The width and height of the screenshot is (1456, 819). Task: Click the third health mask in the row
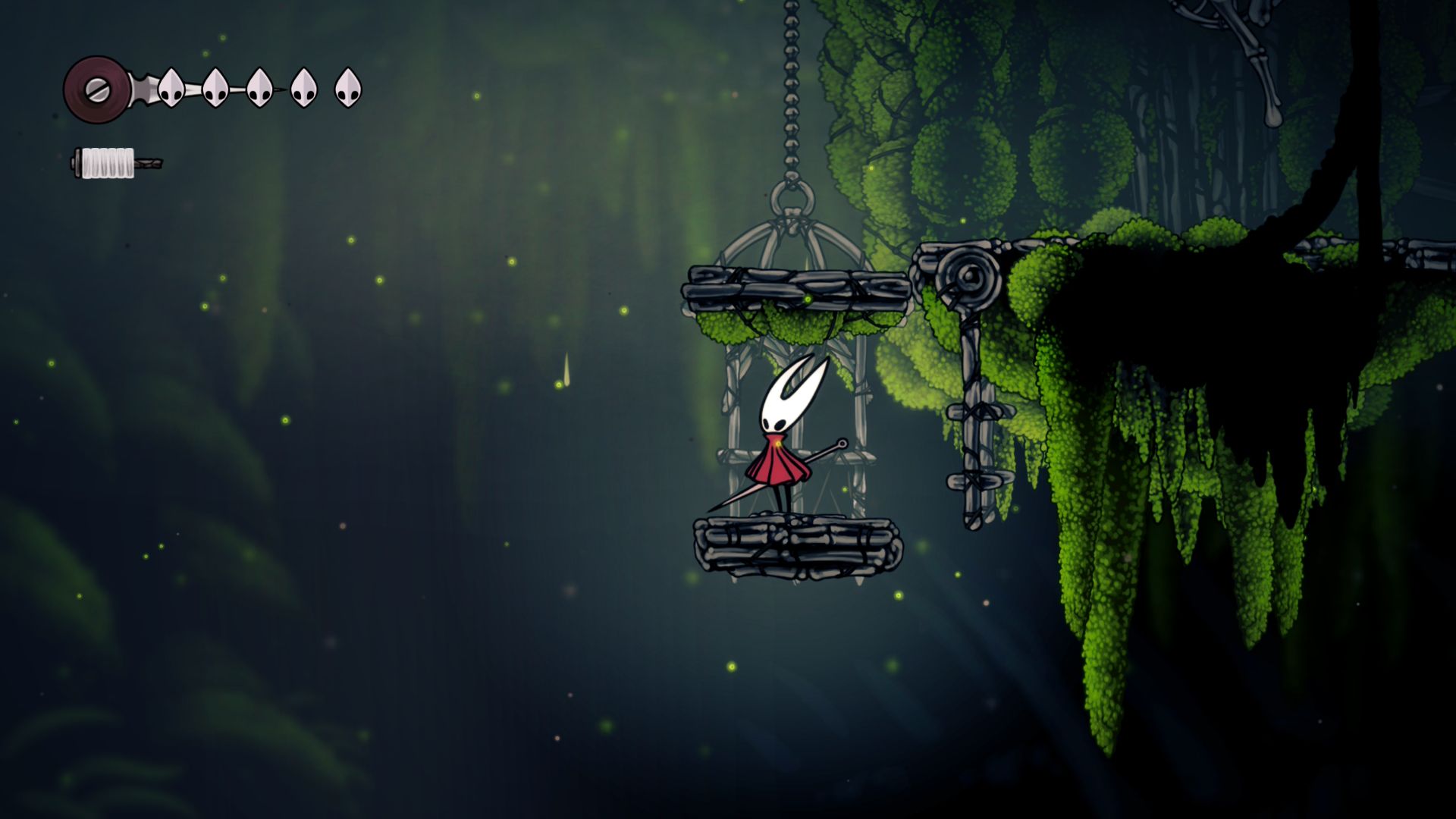pos(259,86)
